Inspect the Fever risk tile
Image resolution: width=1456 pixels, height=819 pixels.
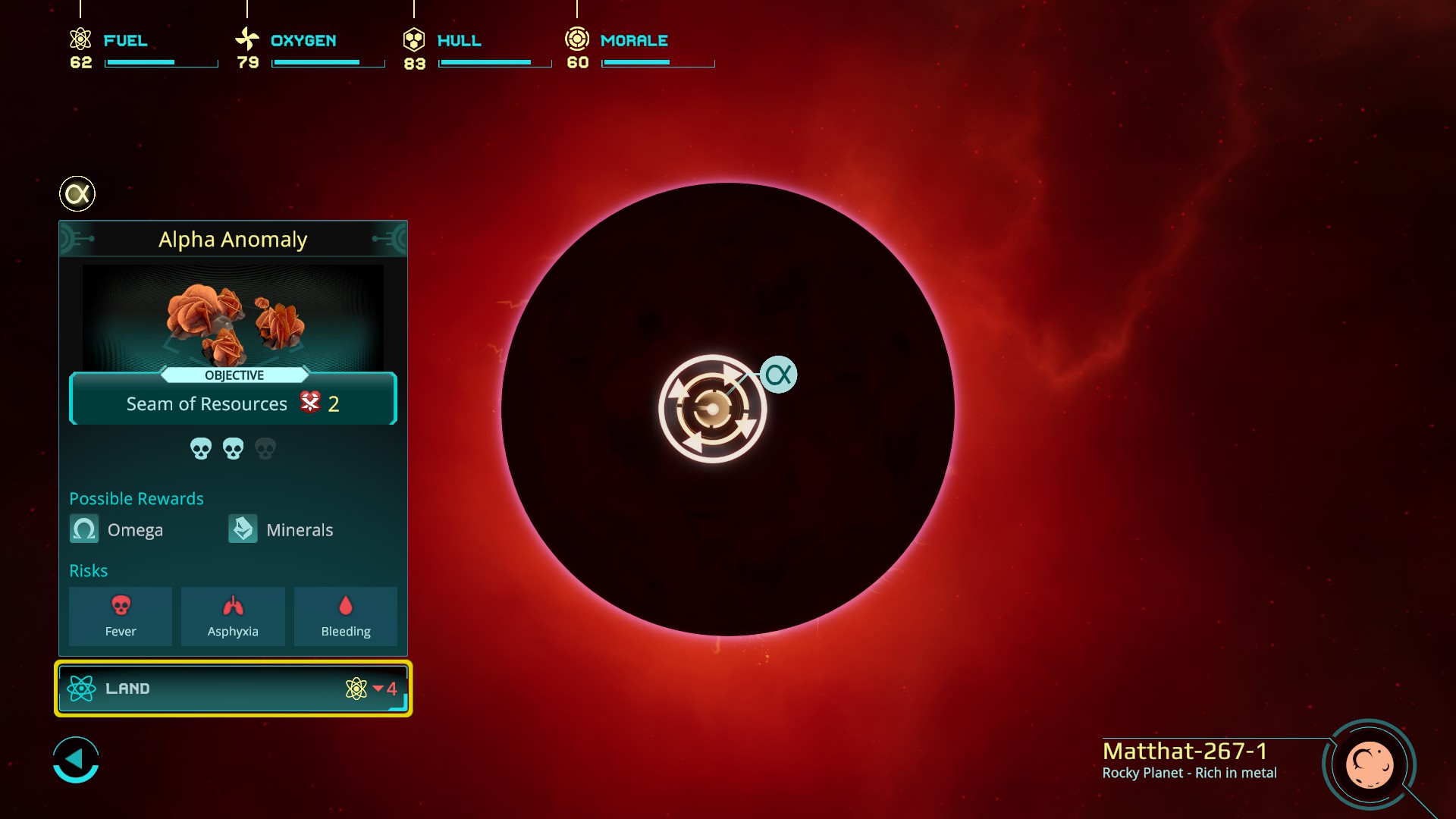click(121, 616)
